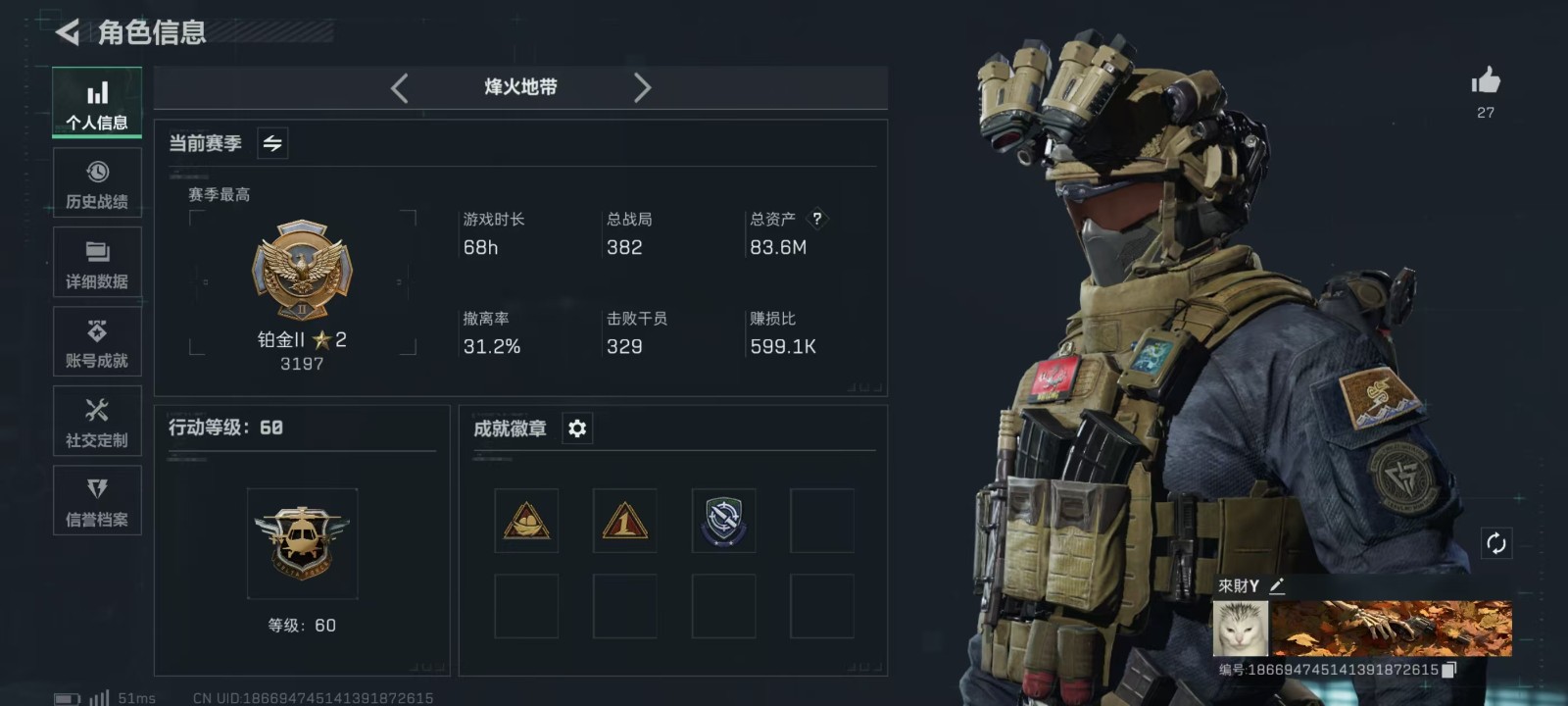Toggle the 当前赛季 season switch button
The width and height of the screenshot is (1568, 706).
[272, 144]
